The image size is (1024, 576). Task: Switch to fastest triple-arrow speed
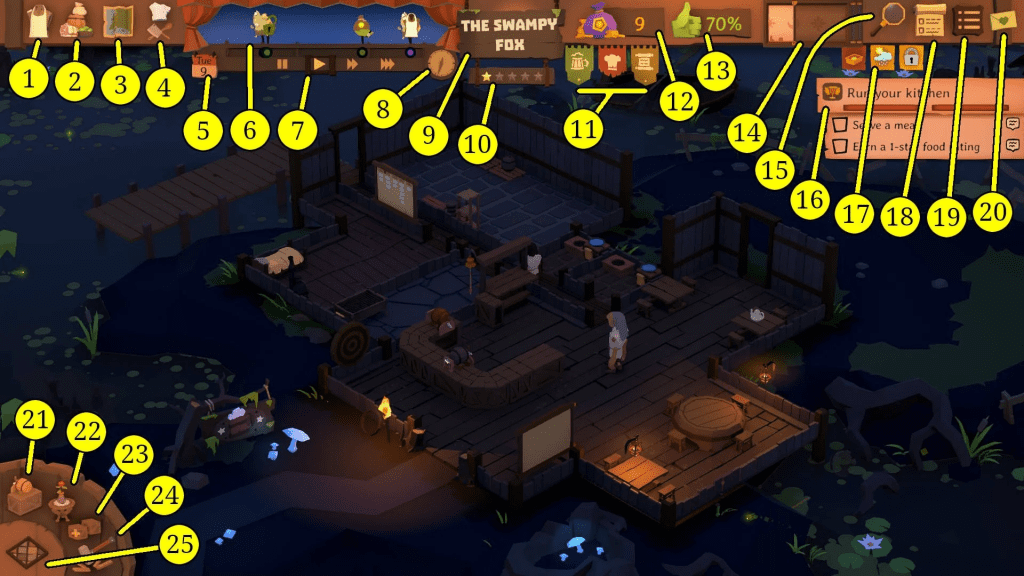[387, 63]
